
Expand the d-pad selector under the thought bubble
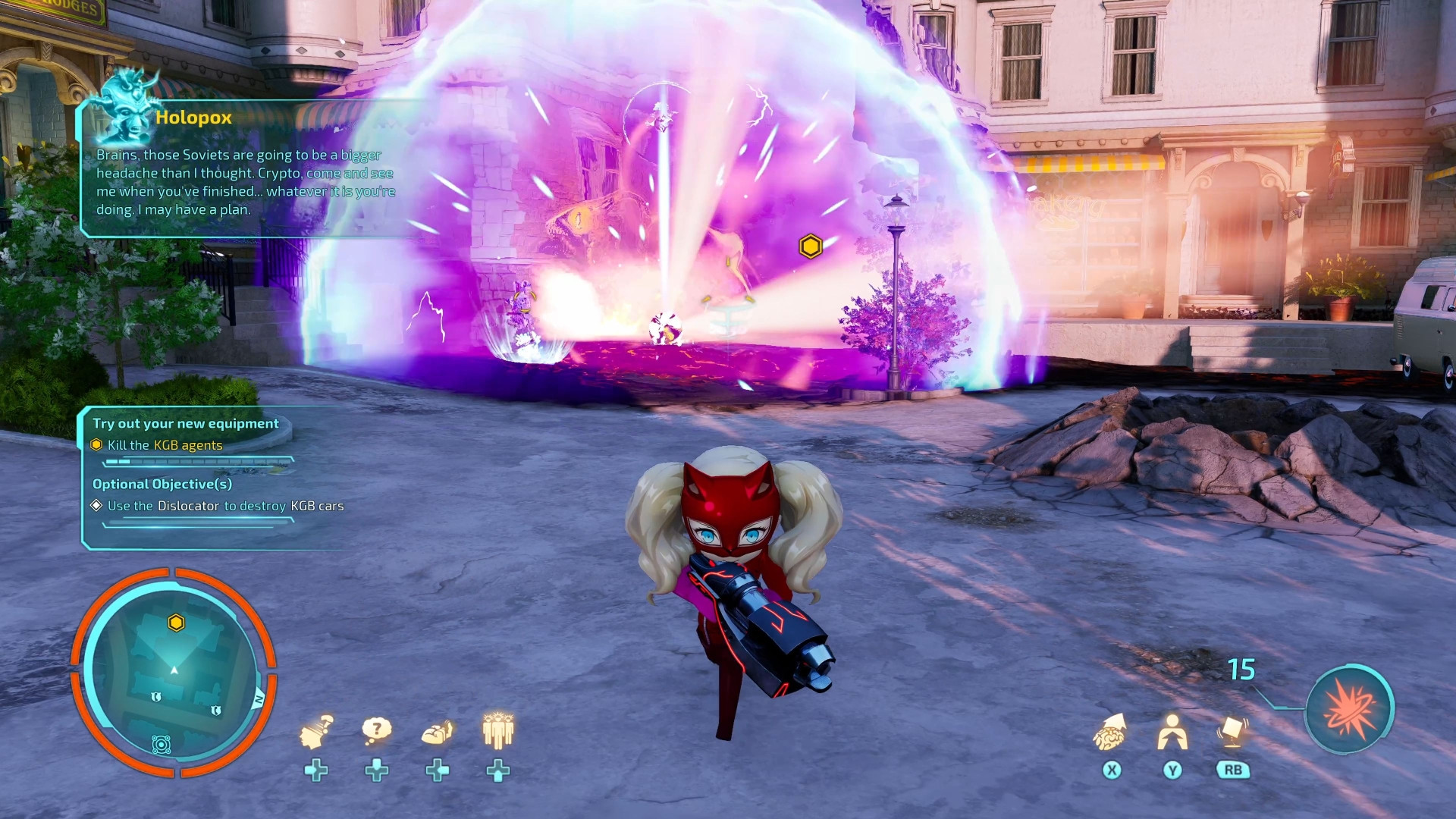(377, 770)
